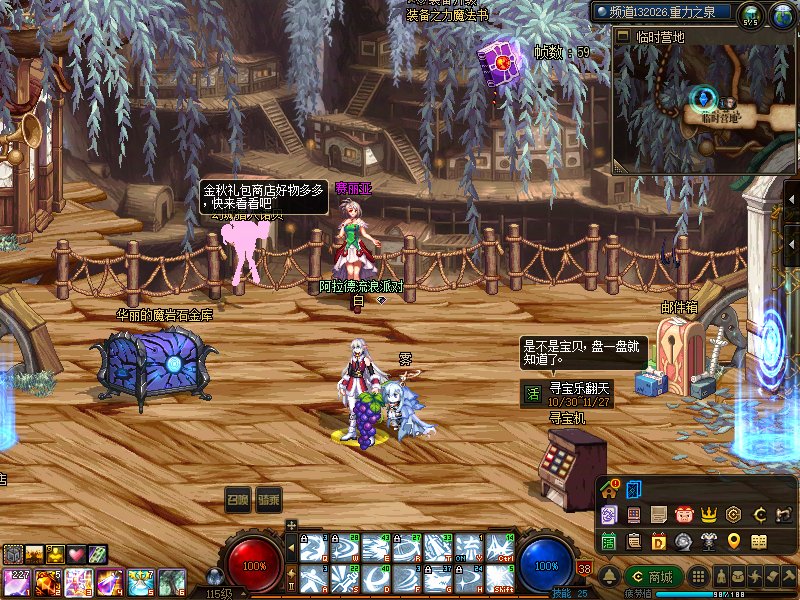Click the notification bell button
800x600 pixels.
pyautogui.click(x=608, y=577)
